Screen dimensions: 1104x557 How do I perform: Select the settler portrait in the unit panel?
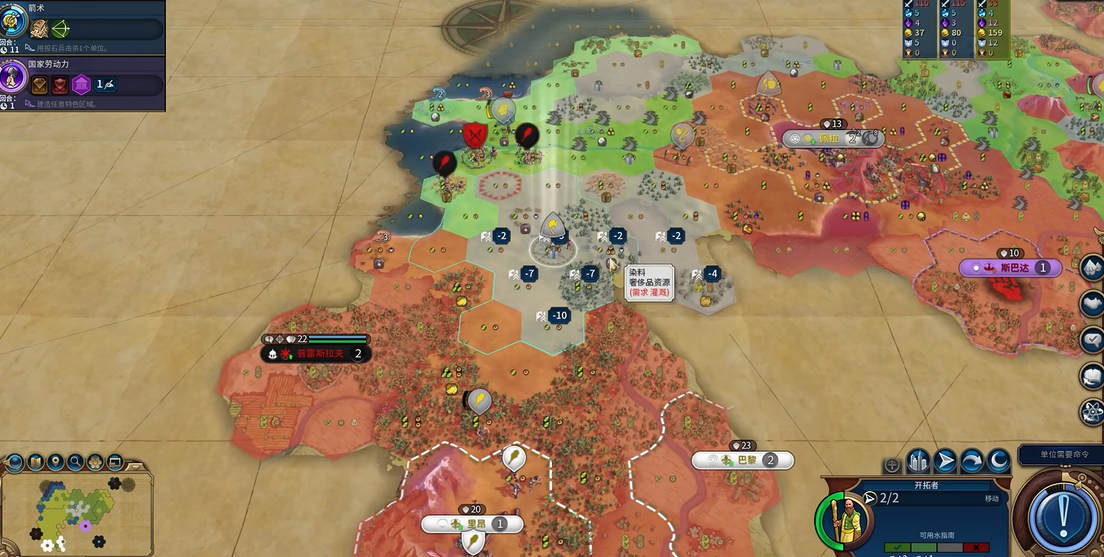tap(846, 519)
